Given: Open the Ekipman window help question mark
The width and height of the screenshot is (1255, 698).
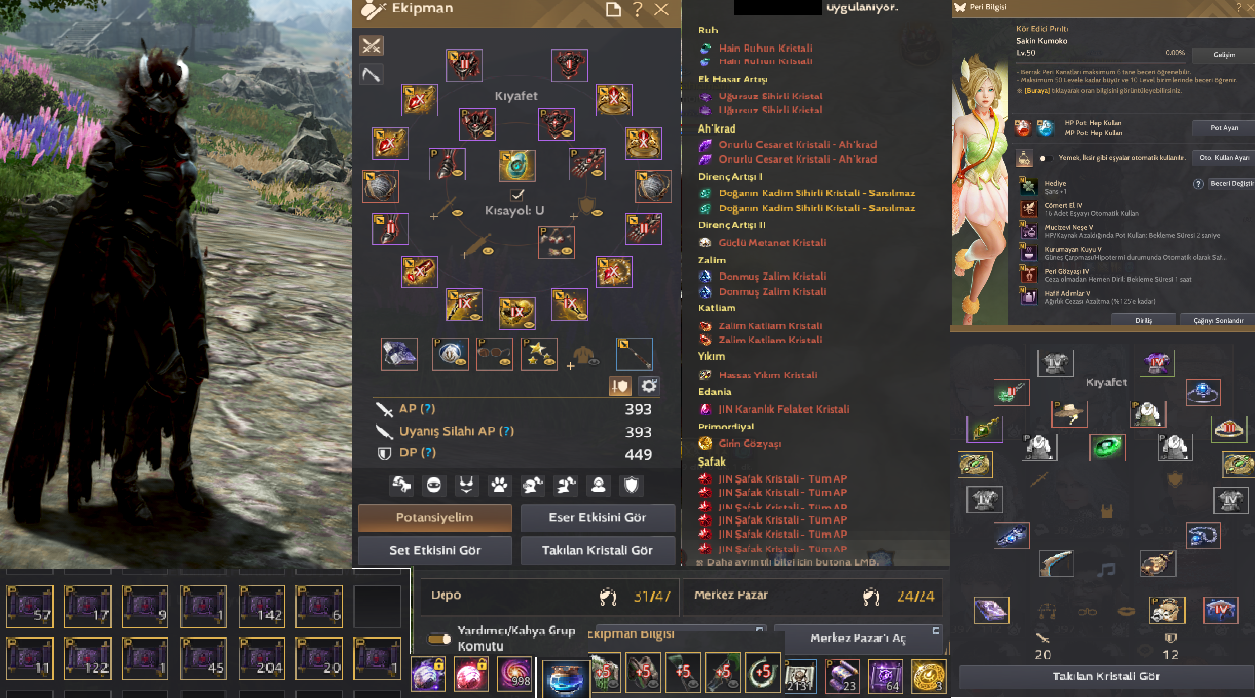Looking at the screenshot, I should [638, 10].
